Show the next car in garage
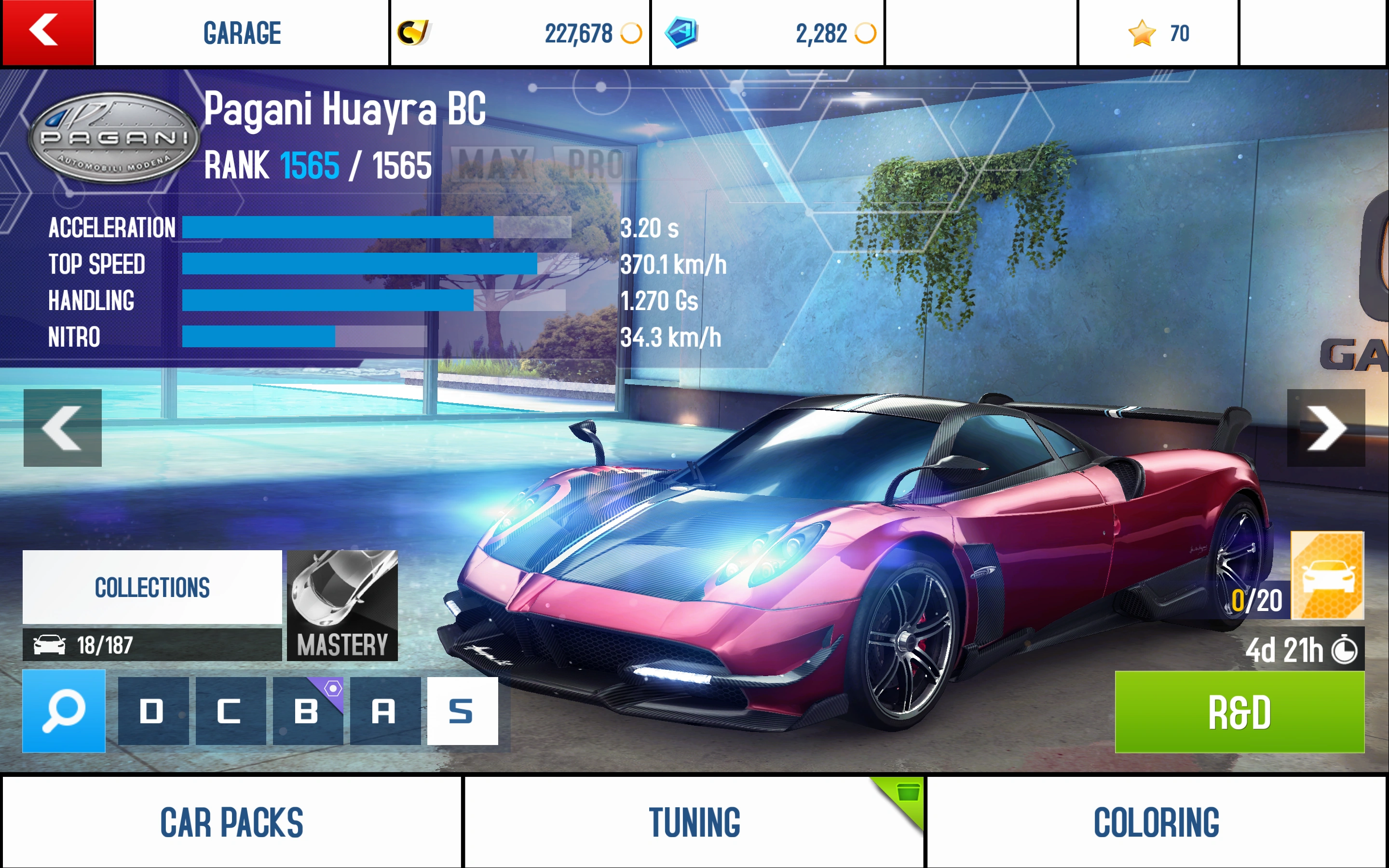Viewport: 1389px width, 868px height. coord(1326,428)
